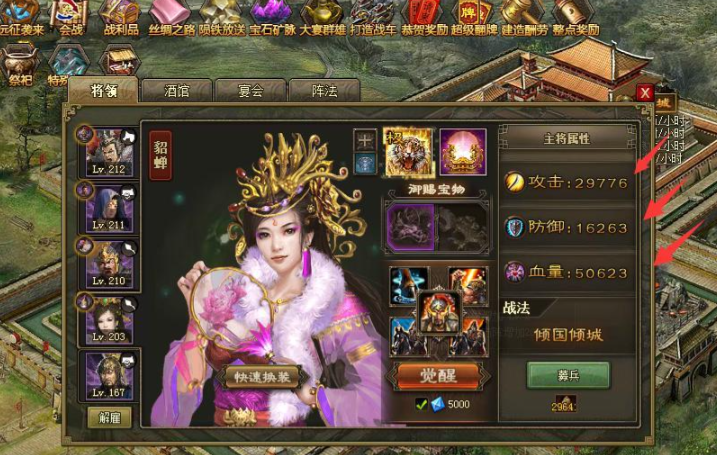Click the green 募兵 recruit button

pos(568,375)
